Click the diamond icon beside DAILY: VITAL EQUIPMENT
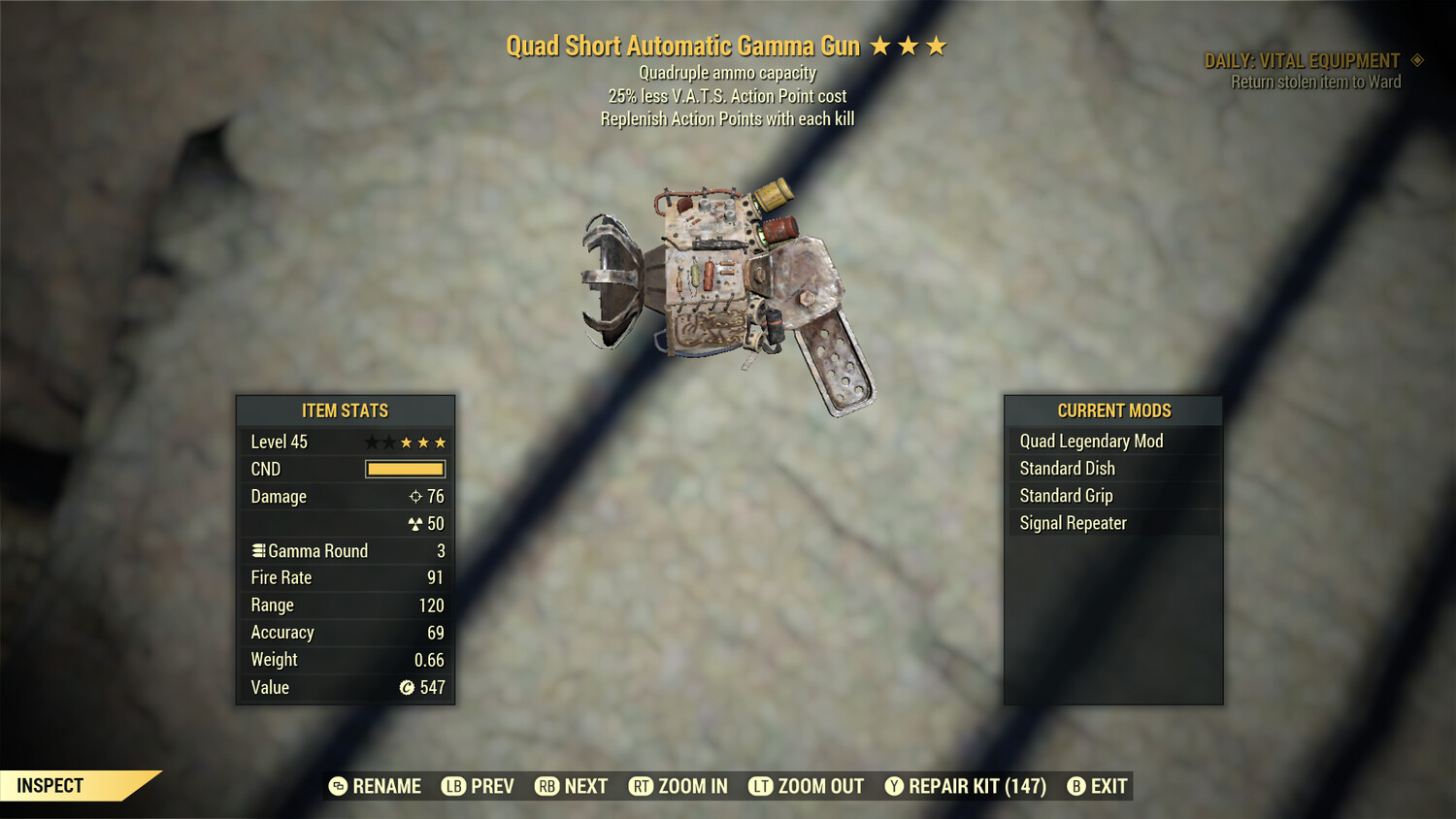The image size is (1456, 819). click(1416, 59)
